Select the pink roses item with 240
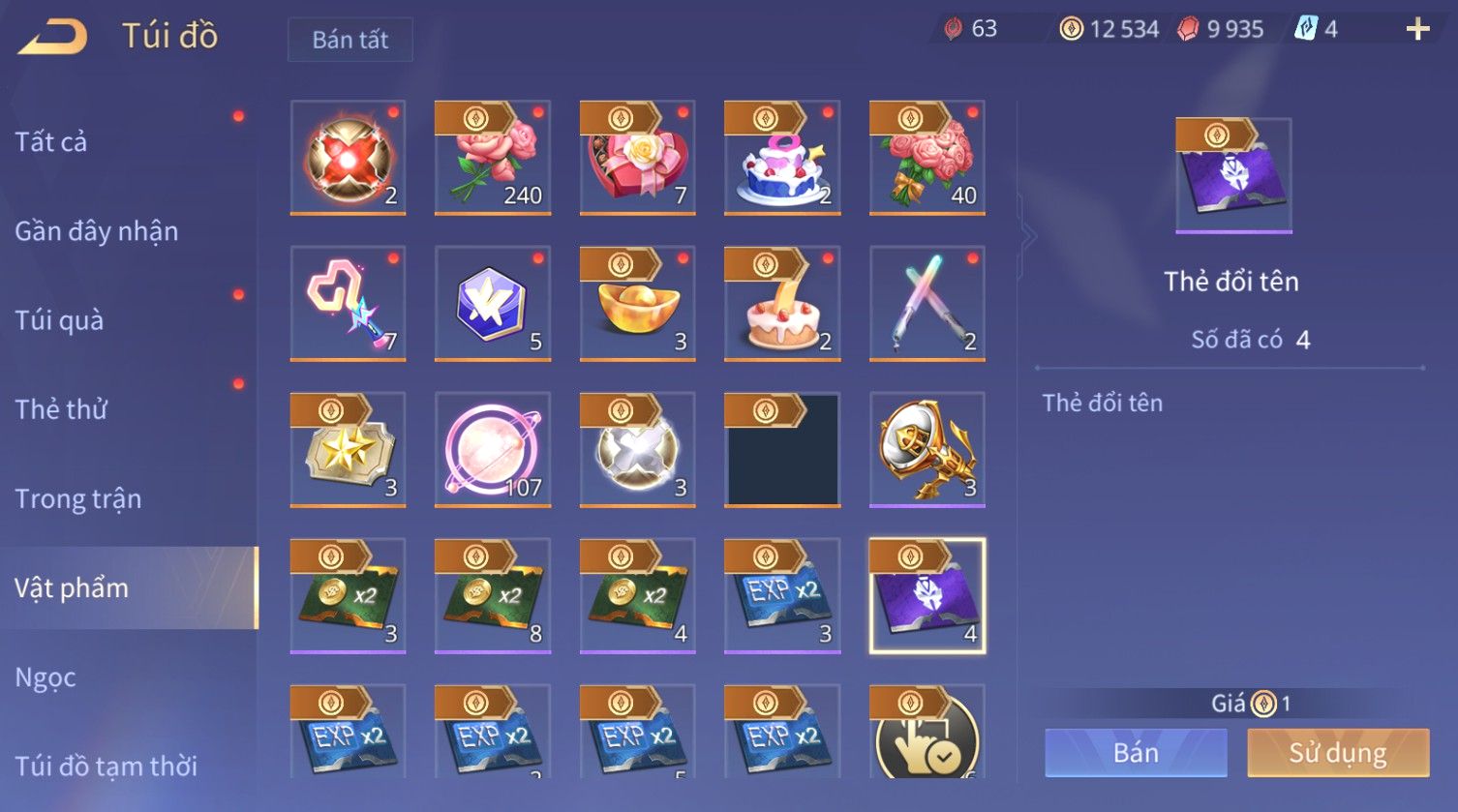 (493, 158)
